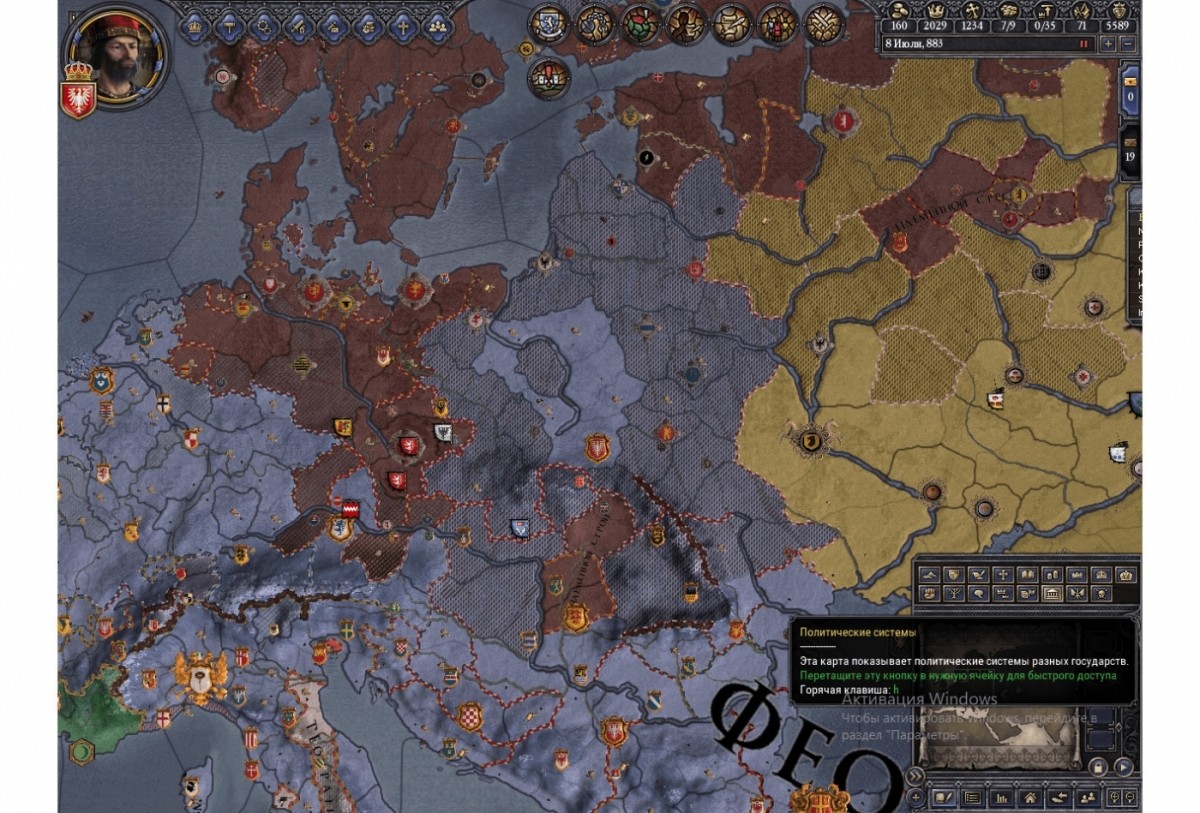Go to home capital with the house button
The height and width of the screenshot is (813, 1200).
pos(1029,797)
